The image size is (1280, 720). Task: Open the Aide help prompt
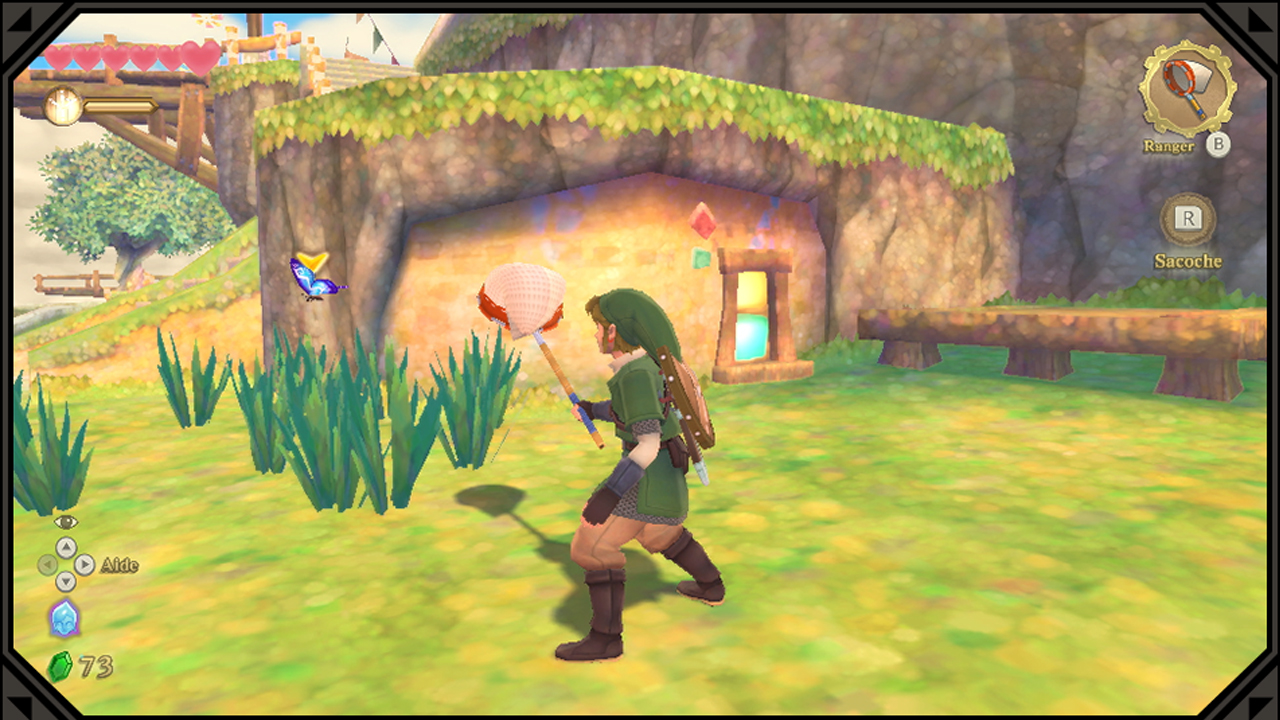[118, 565]
